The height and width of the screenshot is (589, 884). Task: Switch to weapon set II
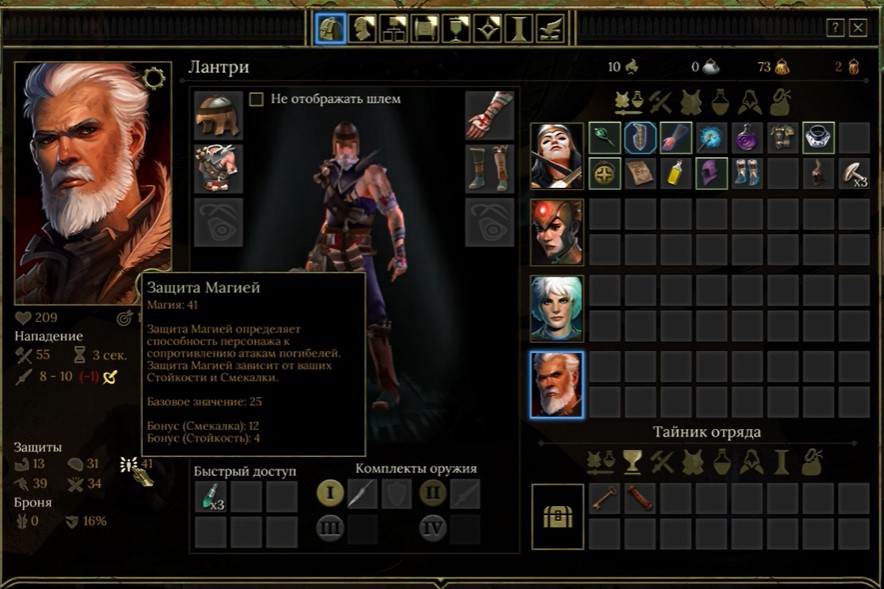432,493
